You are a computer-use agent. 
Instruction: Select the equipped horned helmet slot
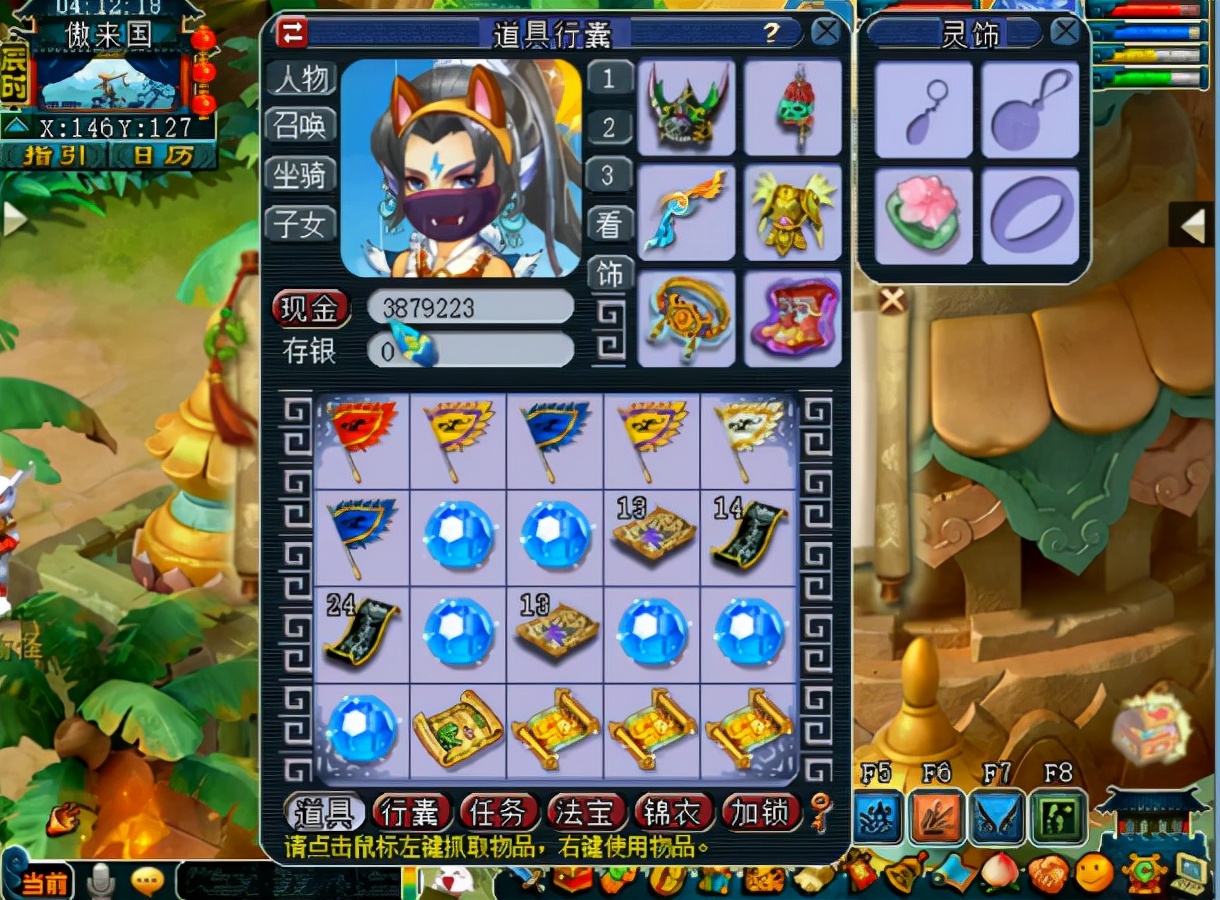[x=686, y=108]
